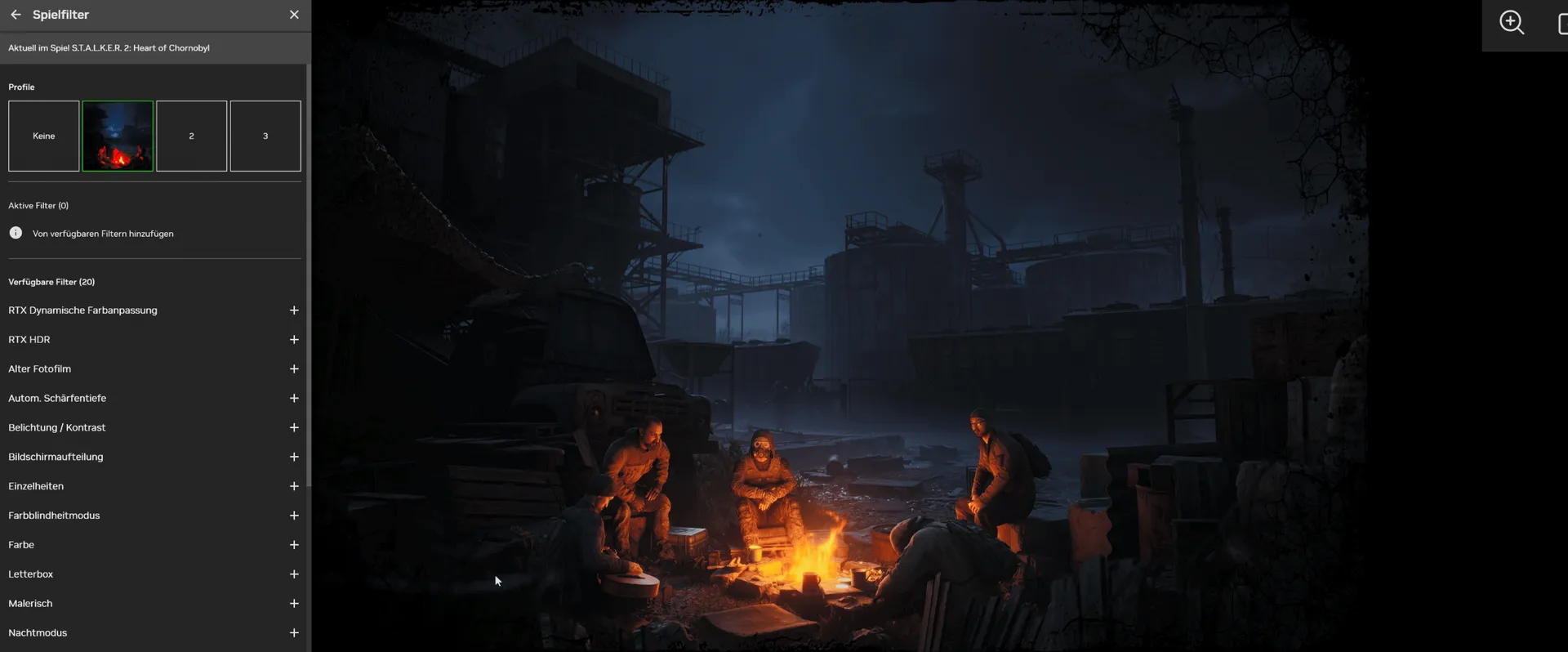Viewport: 1568px width, 652px height.
Task: Add the Malerisch filter
Action: 294,604
